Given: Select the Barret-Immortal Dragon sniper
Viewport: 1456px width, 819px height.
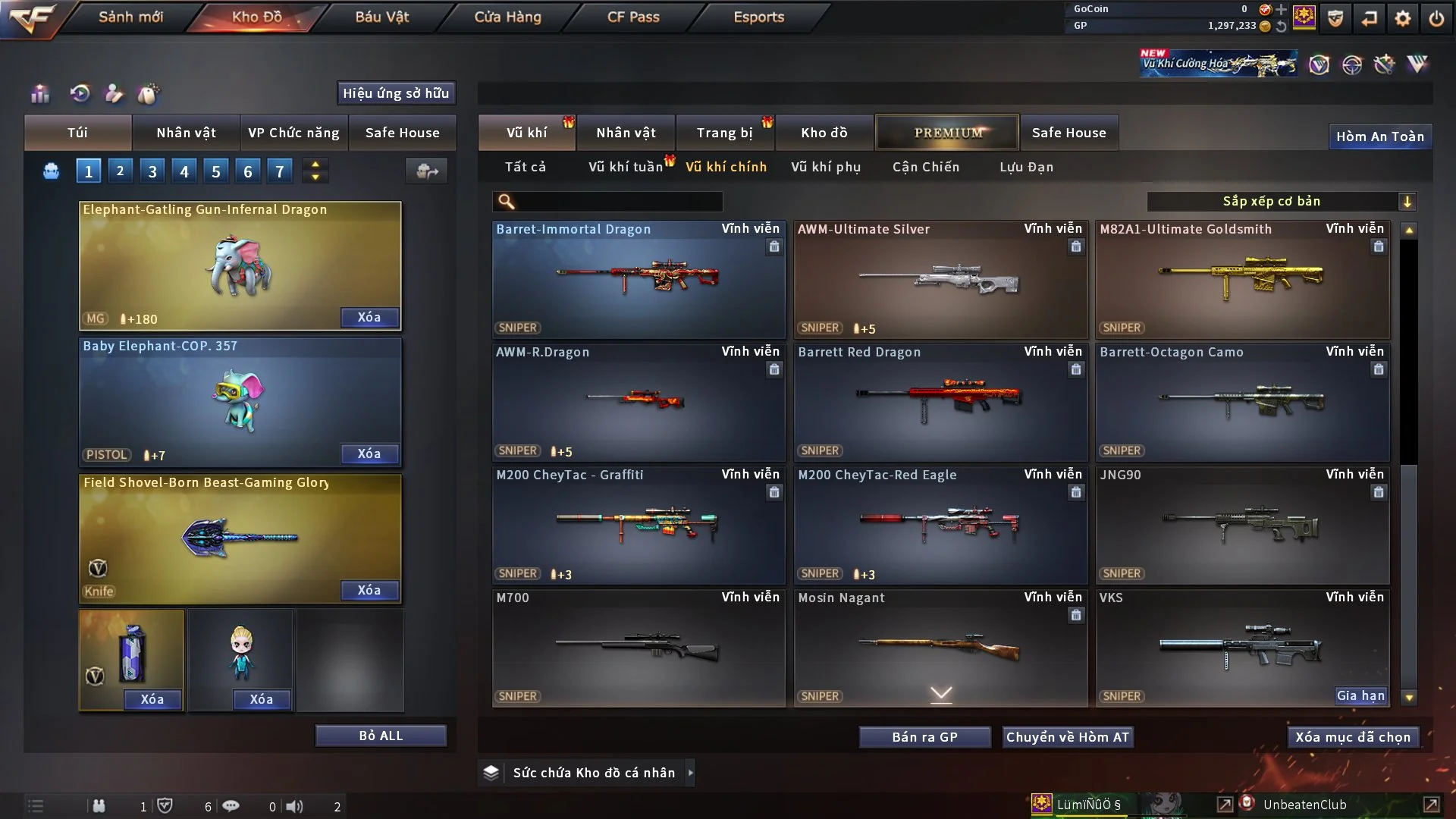Looking at the screenshot, I should pyautogui.click(x=638, y=279).
